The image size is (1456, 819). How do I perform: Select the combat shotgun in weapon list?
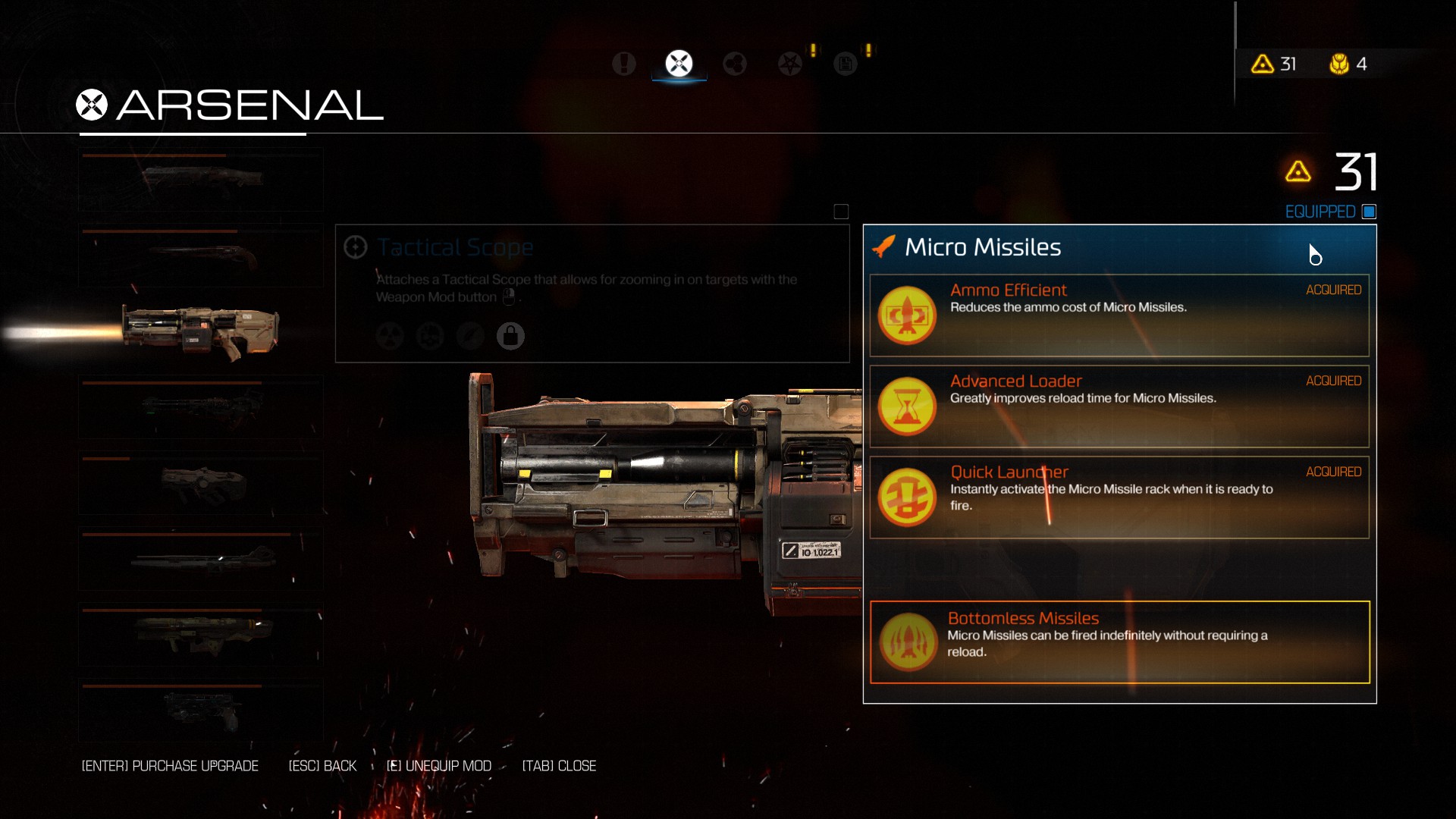[201, 180]
